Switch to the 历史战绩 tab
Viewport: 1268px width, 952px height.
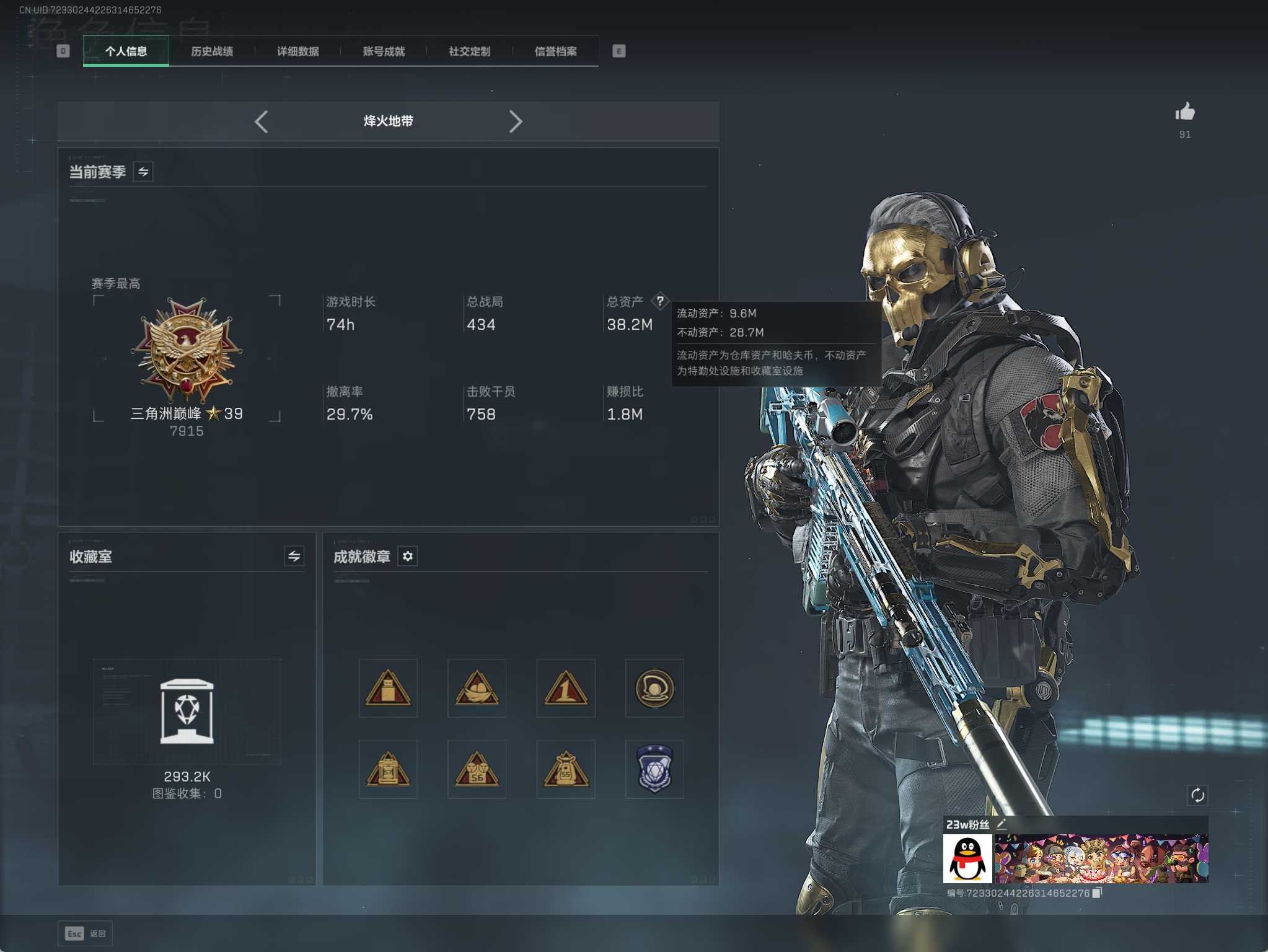(212, 51)
